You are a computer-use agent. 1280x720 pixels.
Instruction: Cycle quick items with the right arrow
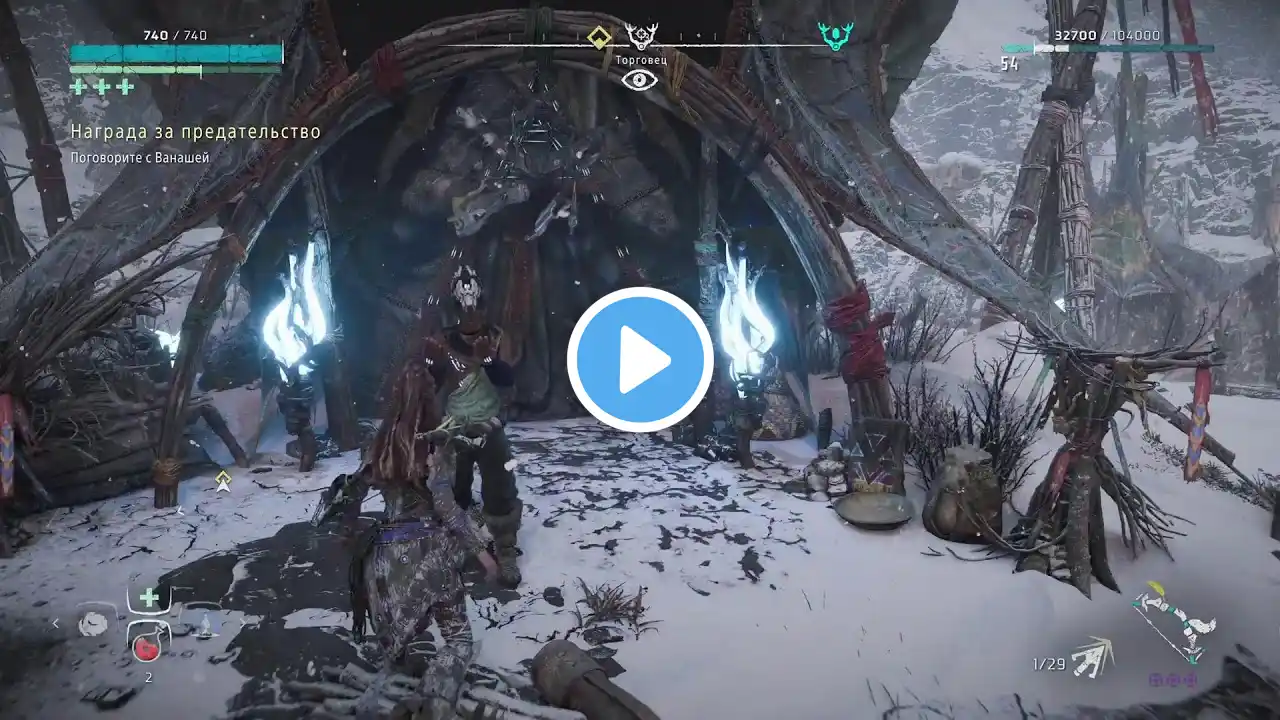[243, 624]
